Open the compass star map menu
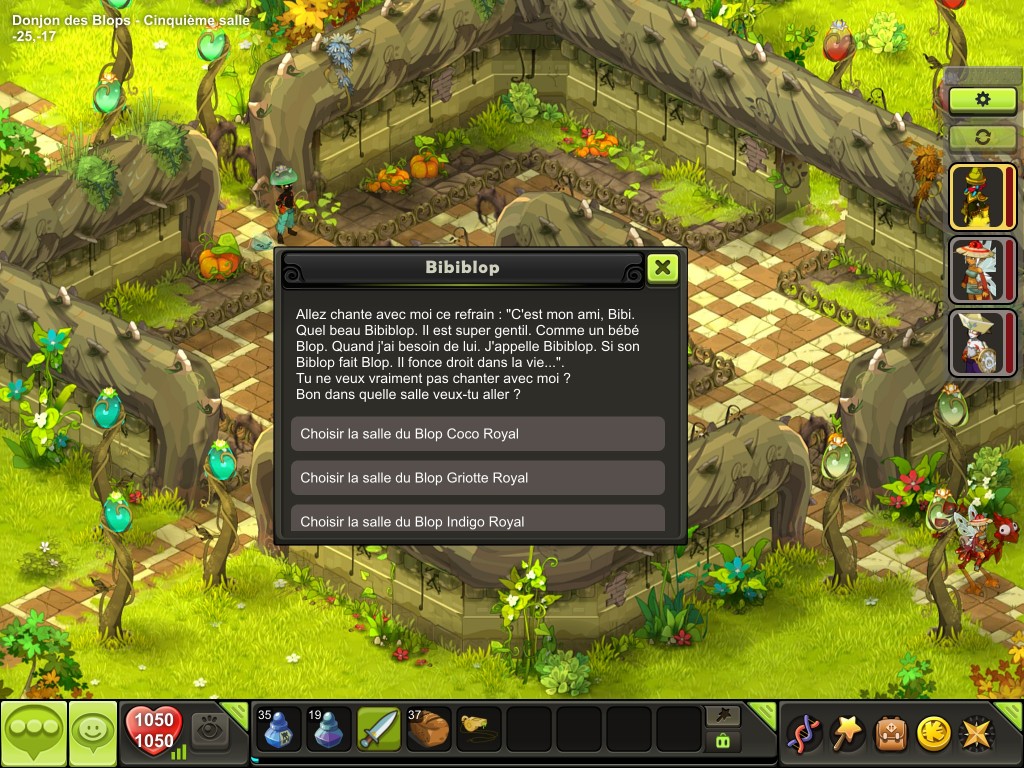 click(x=976, y=733)
